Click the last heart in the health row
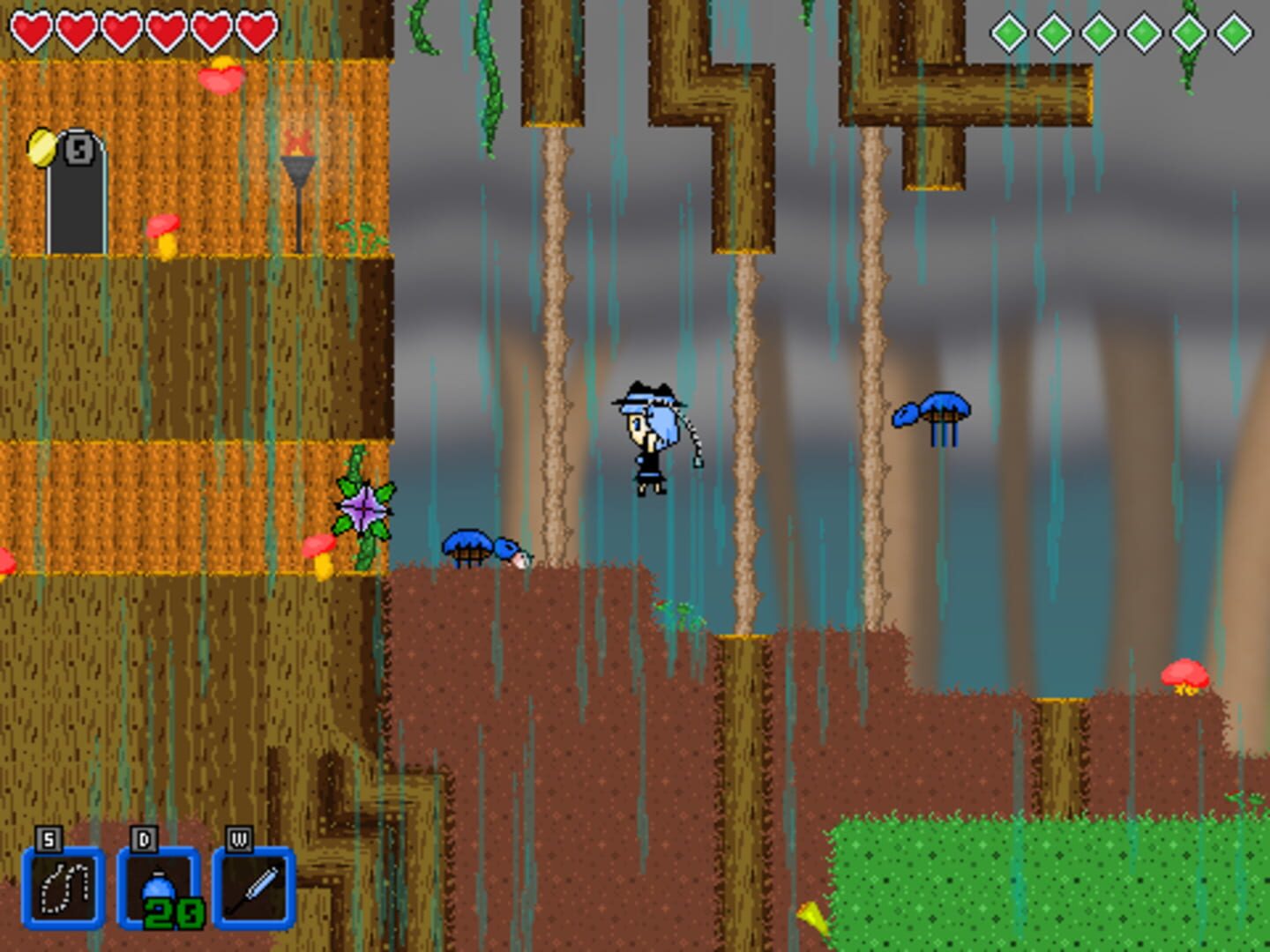This screenshot has height=952, width=1270. pyautogui.click(x=256, y=30)
